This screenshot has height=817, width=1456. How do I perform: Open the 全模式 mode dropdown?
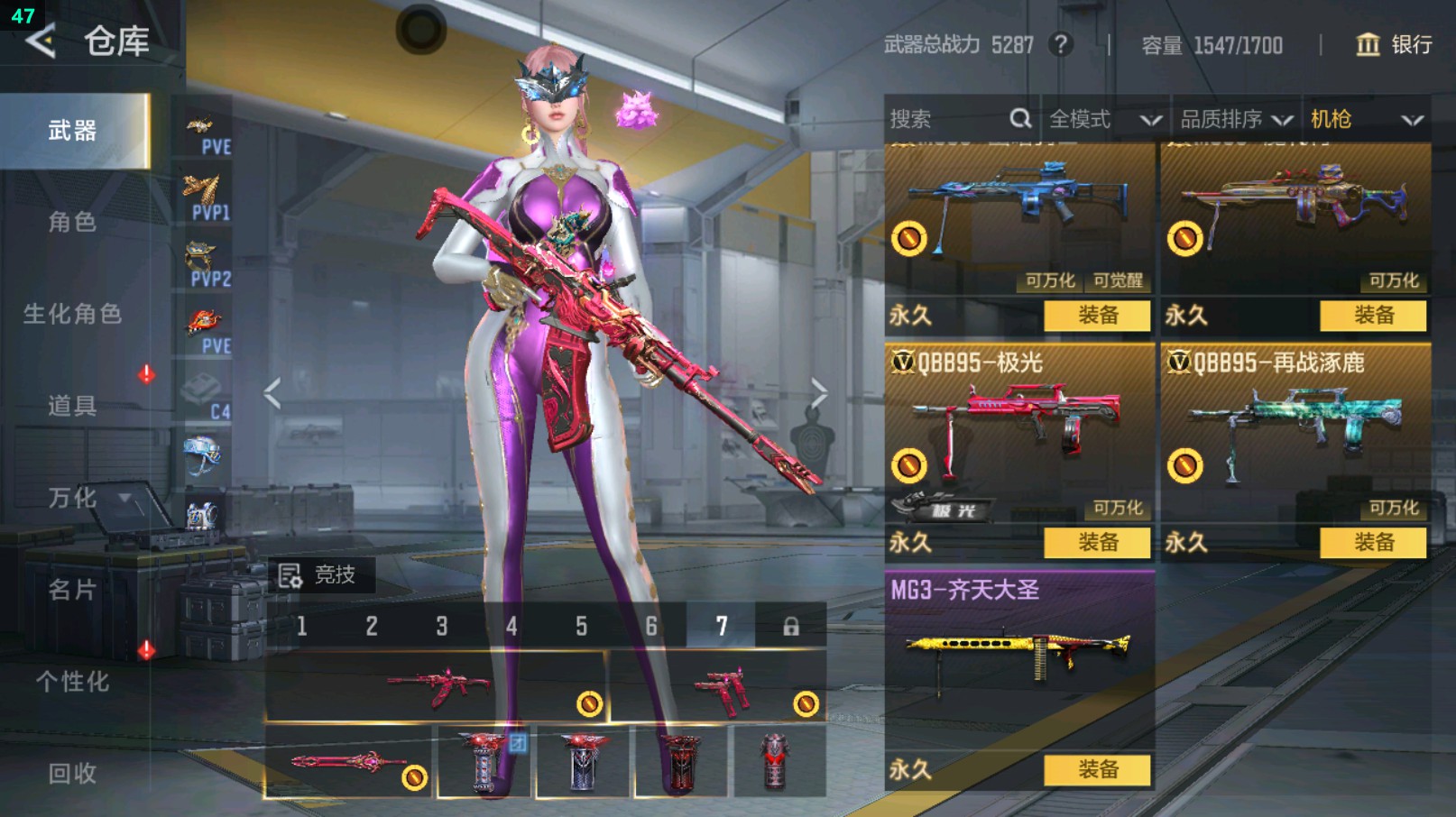tap(1104, 119)
